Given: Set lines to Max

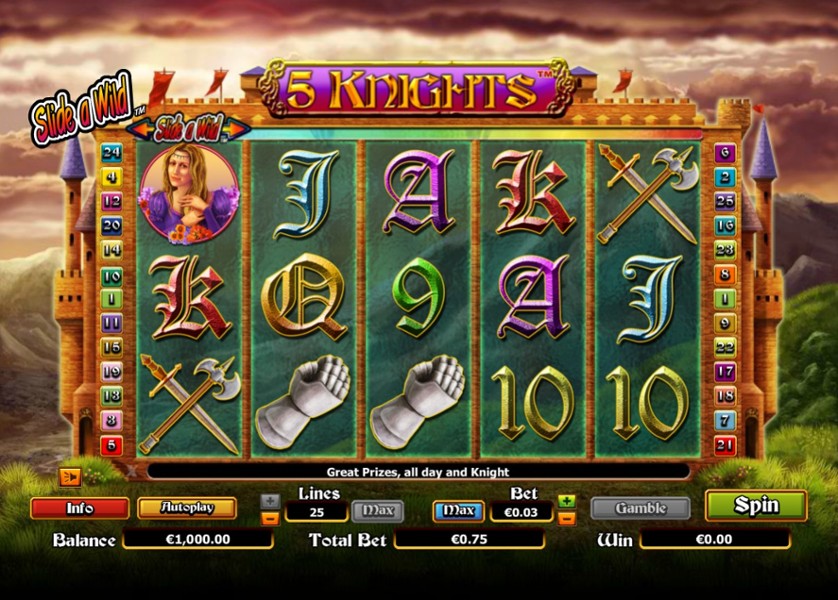Looking at the screenshot, I should 378,511.
